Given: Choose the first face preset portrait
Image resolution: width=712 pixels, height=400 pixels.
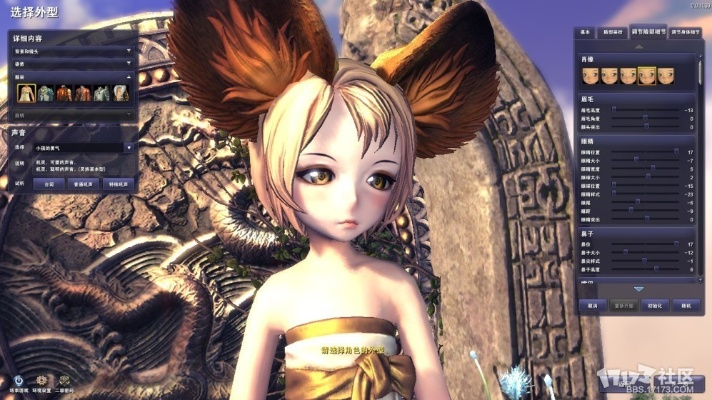Looking at the screenshot, I should (x=591, y=74).
